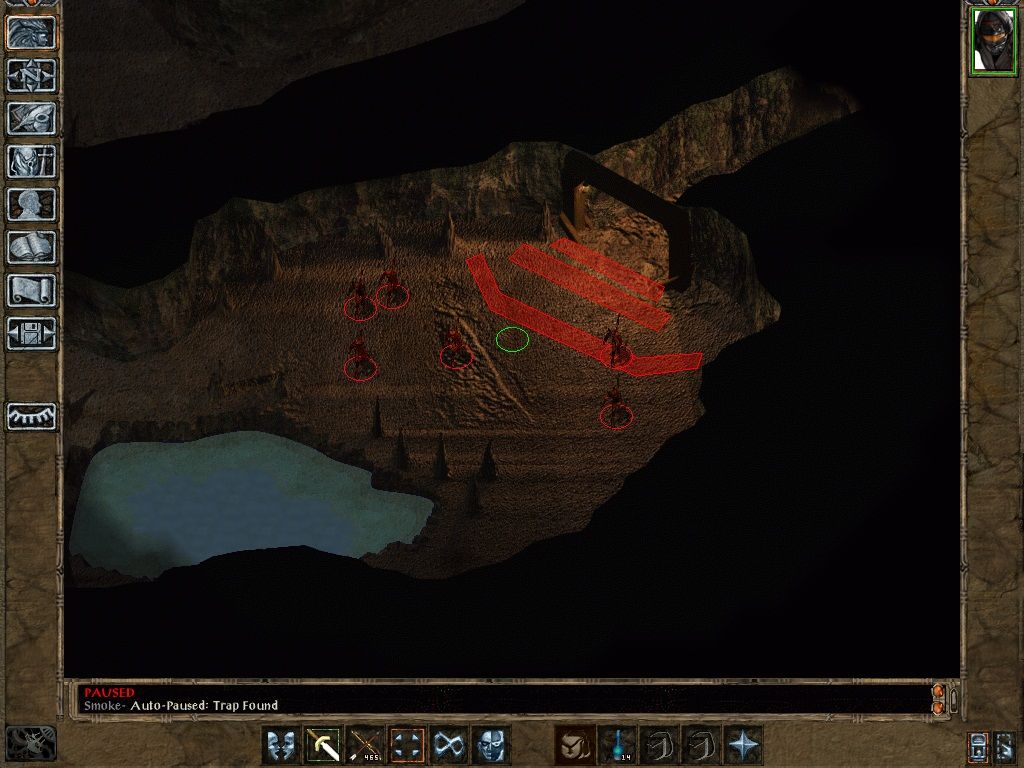Open the area map with the compass button

pos(31,75)
